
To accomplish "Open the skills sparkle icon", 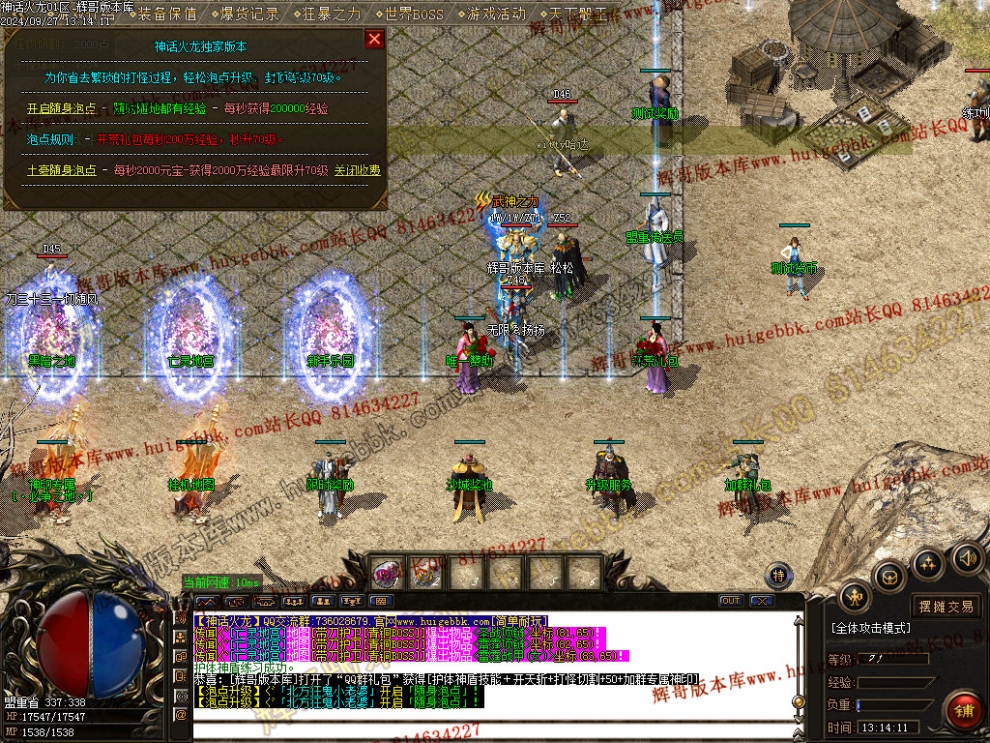I will 928,563.
